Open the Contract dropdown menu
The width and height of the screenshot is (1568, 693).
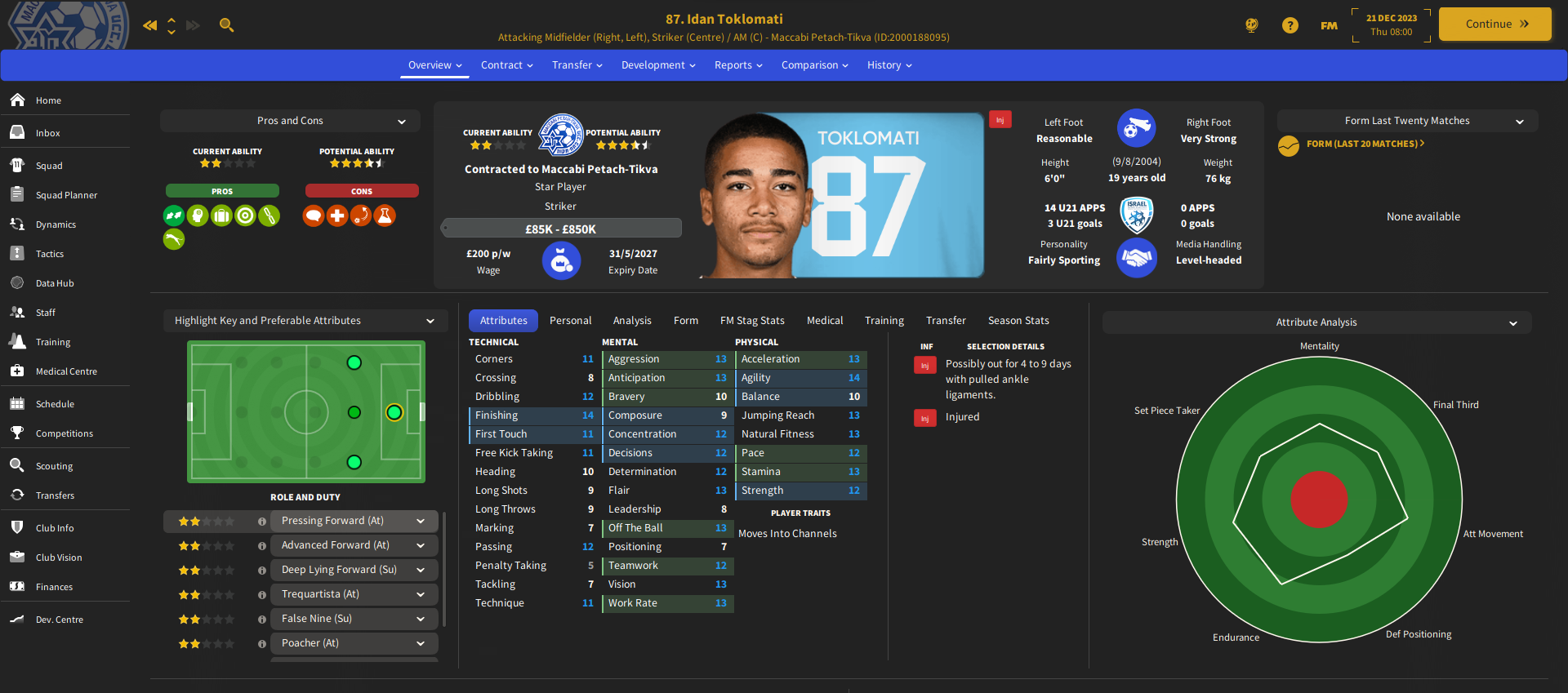(506, 65)
